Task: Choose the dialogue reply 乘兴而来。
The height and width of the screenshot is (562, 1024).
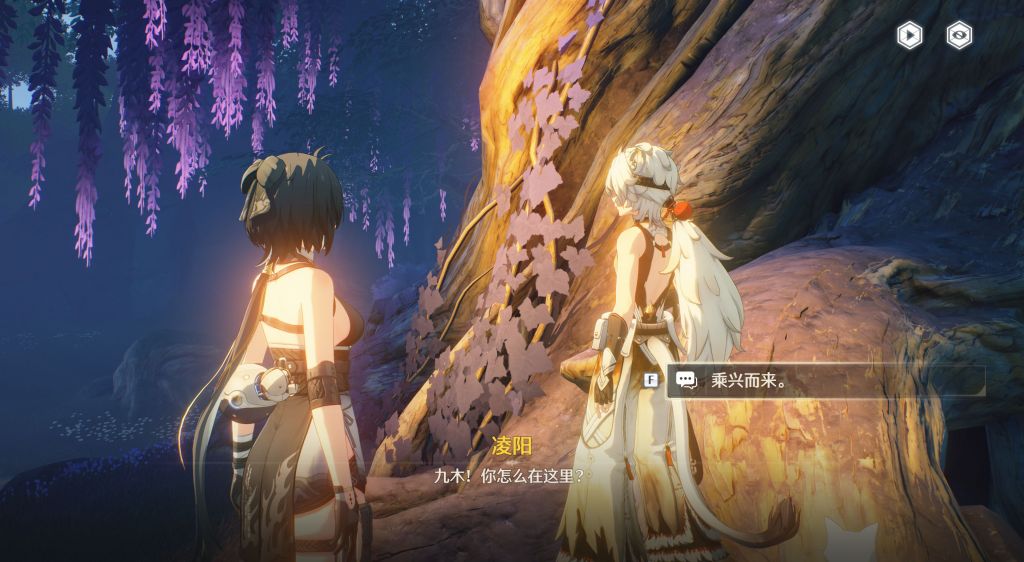Action: pyautogui.click(x=825, y=380)
